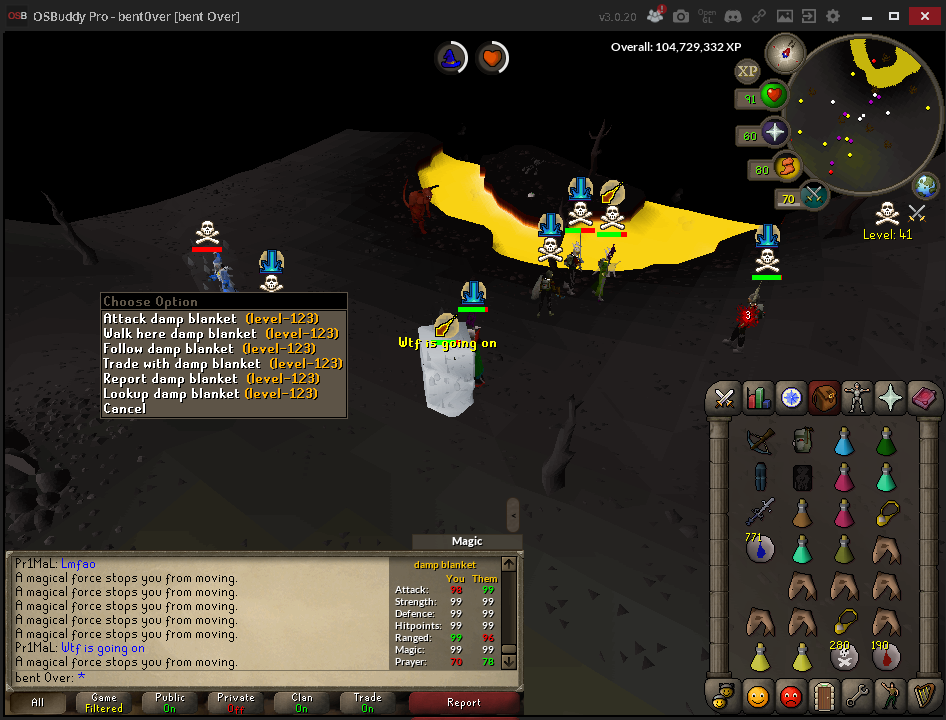Click the blue potion in the inventory
This screenshot has width=946, height=720.
pos(843,440)
